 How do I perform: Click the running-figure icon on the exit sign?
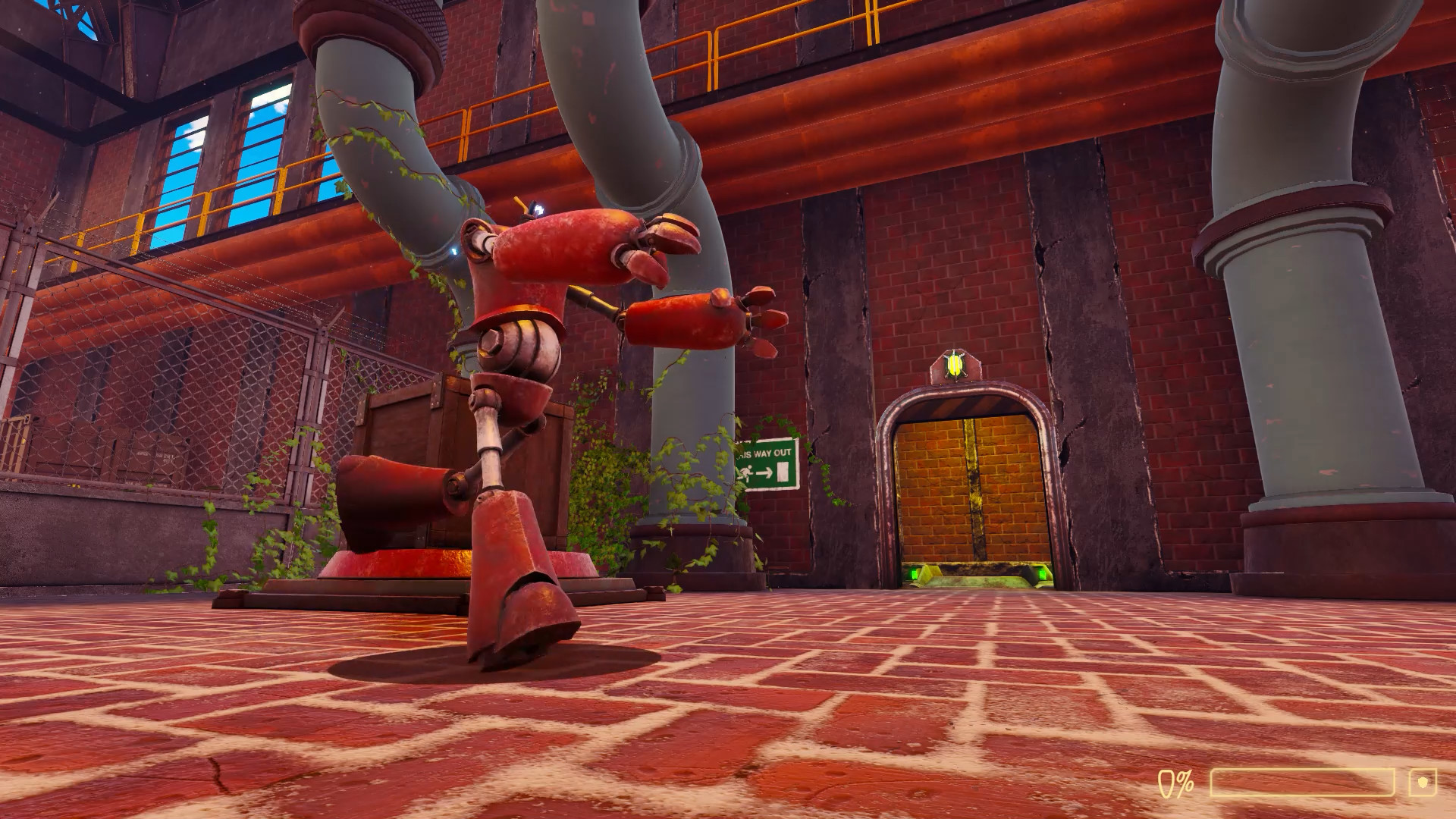(747, 472)
